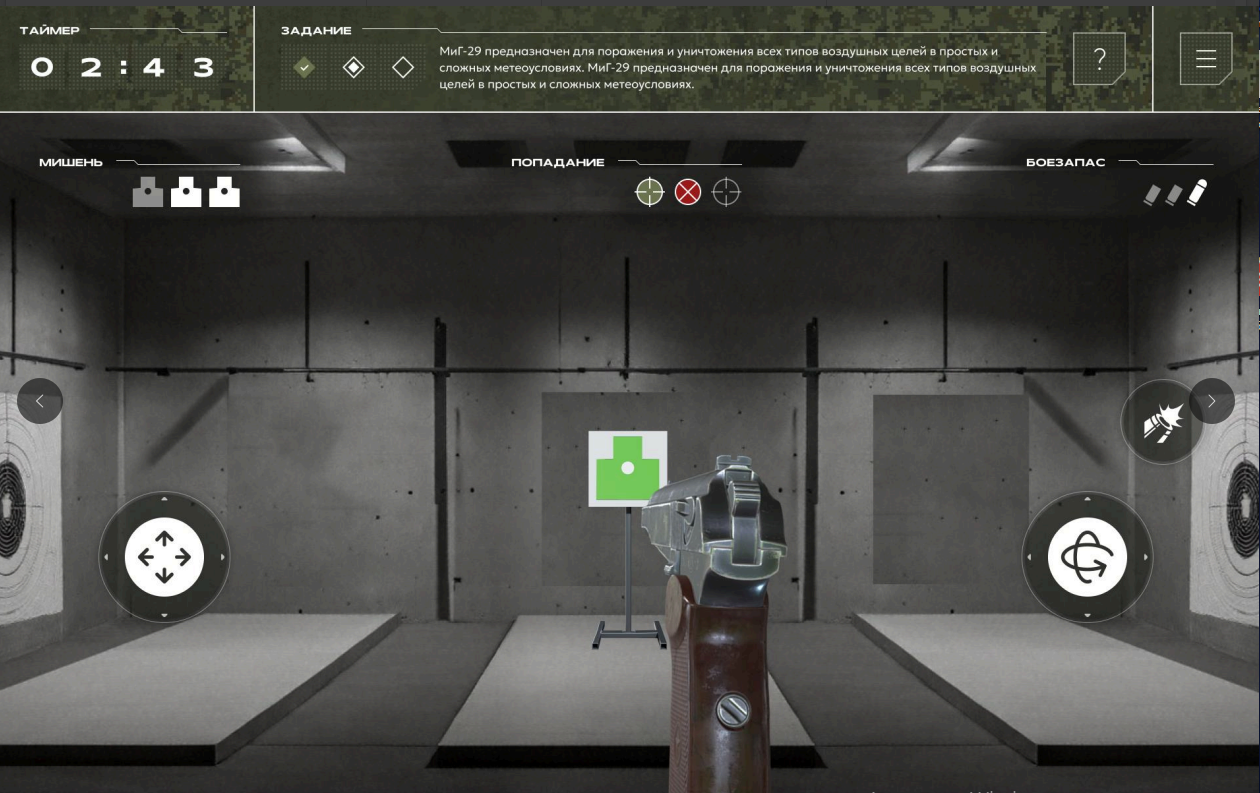Viewport: 1260px width, 793px height.
Task: Use the four-arrow movement control
Action: [x=164, y=557]
